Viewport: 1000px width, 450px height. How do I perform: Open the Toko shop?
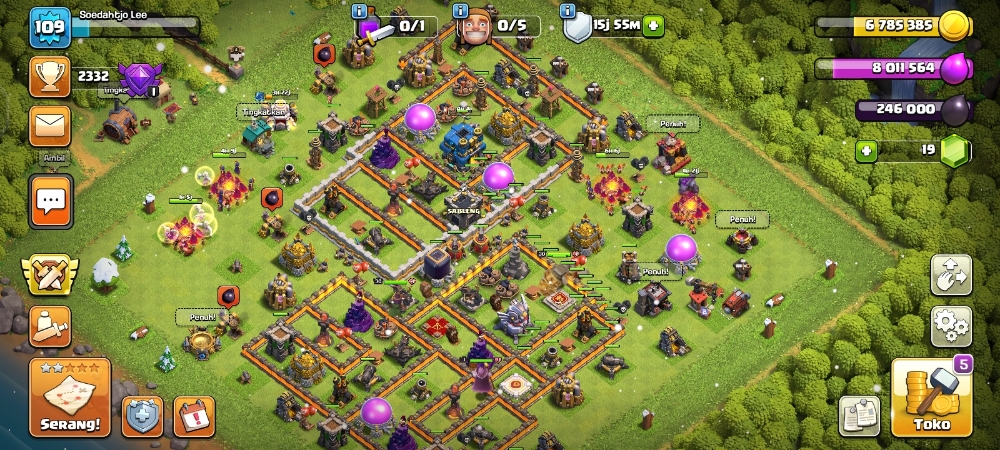click(x=931, y=399)
